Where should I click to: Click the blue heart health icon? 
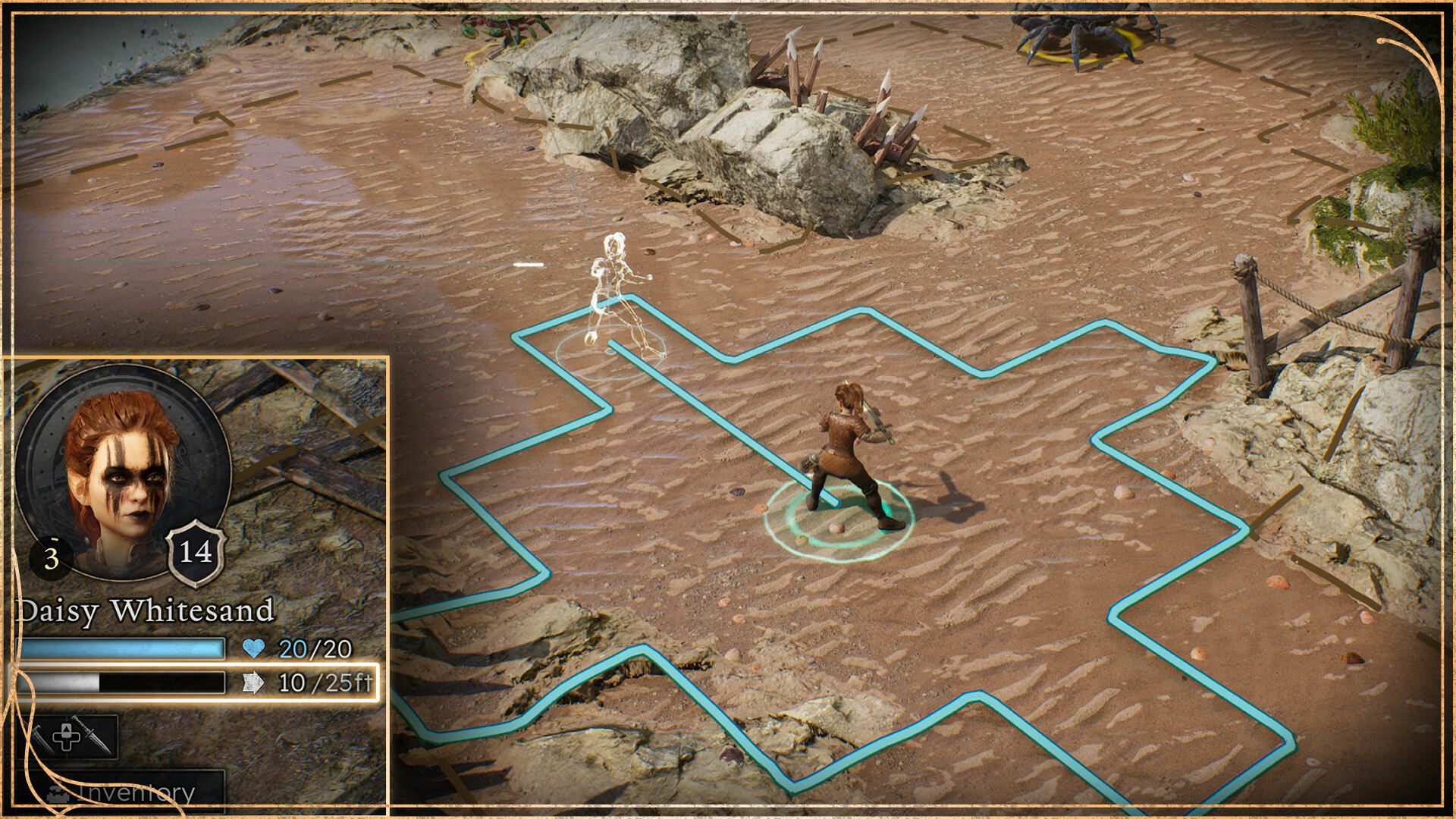(x=253, y=648)
